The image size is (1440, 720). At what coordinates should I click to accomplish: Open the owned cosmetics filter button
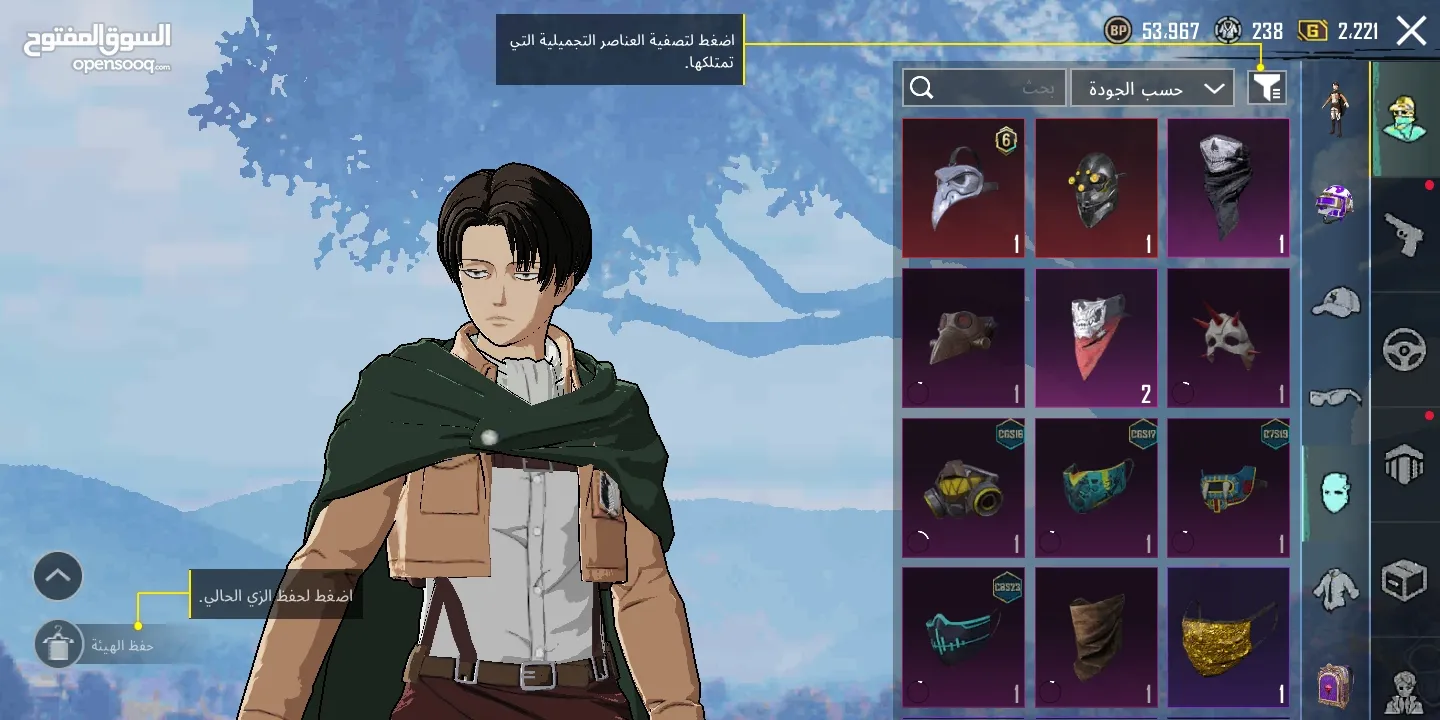pyautogui.click(x=1267, y=88)
